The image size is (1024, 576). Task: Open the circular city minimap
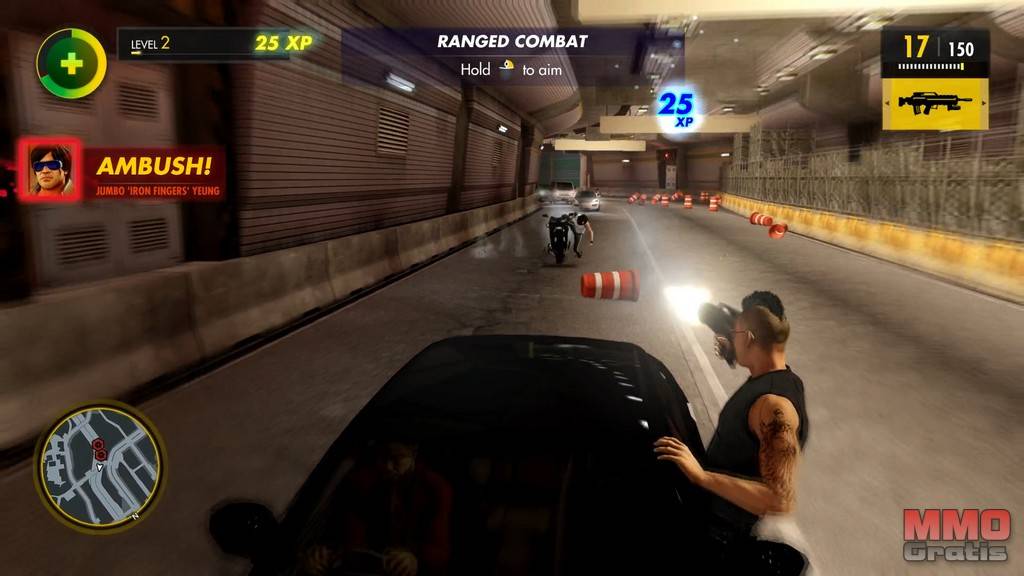click(x=100, y=465)
